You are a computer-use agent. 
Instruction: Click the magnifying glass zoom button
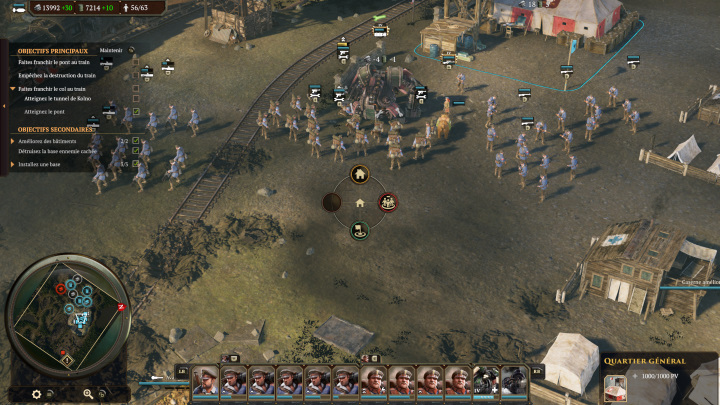click(x=88, y=394)
